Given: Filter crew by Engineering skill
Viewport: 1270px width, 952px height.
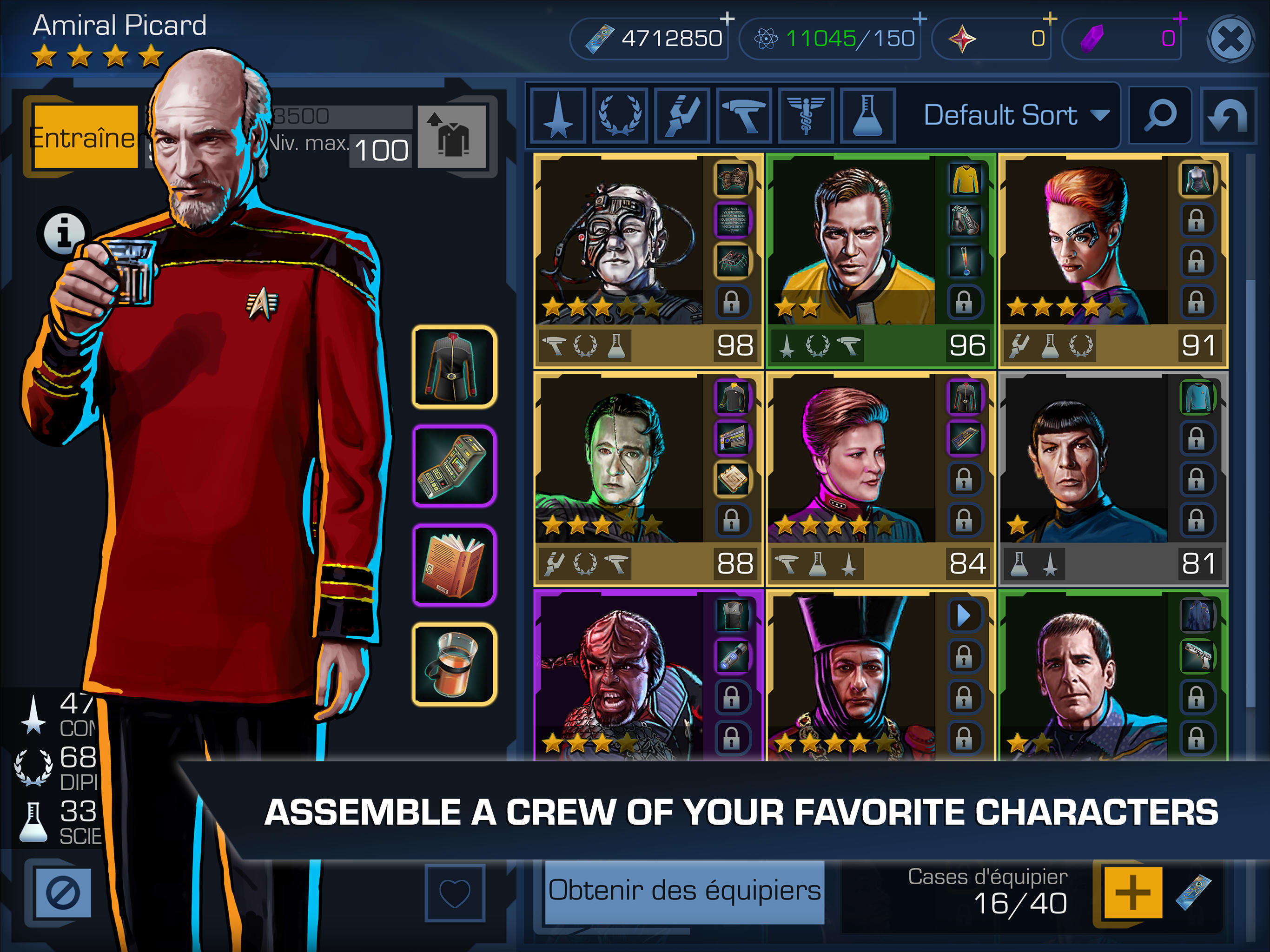Looking at the screenshot, I should click(x=684, y=118).
